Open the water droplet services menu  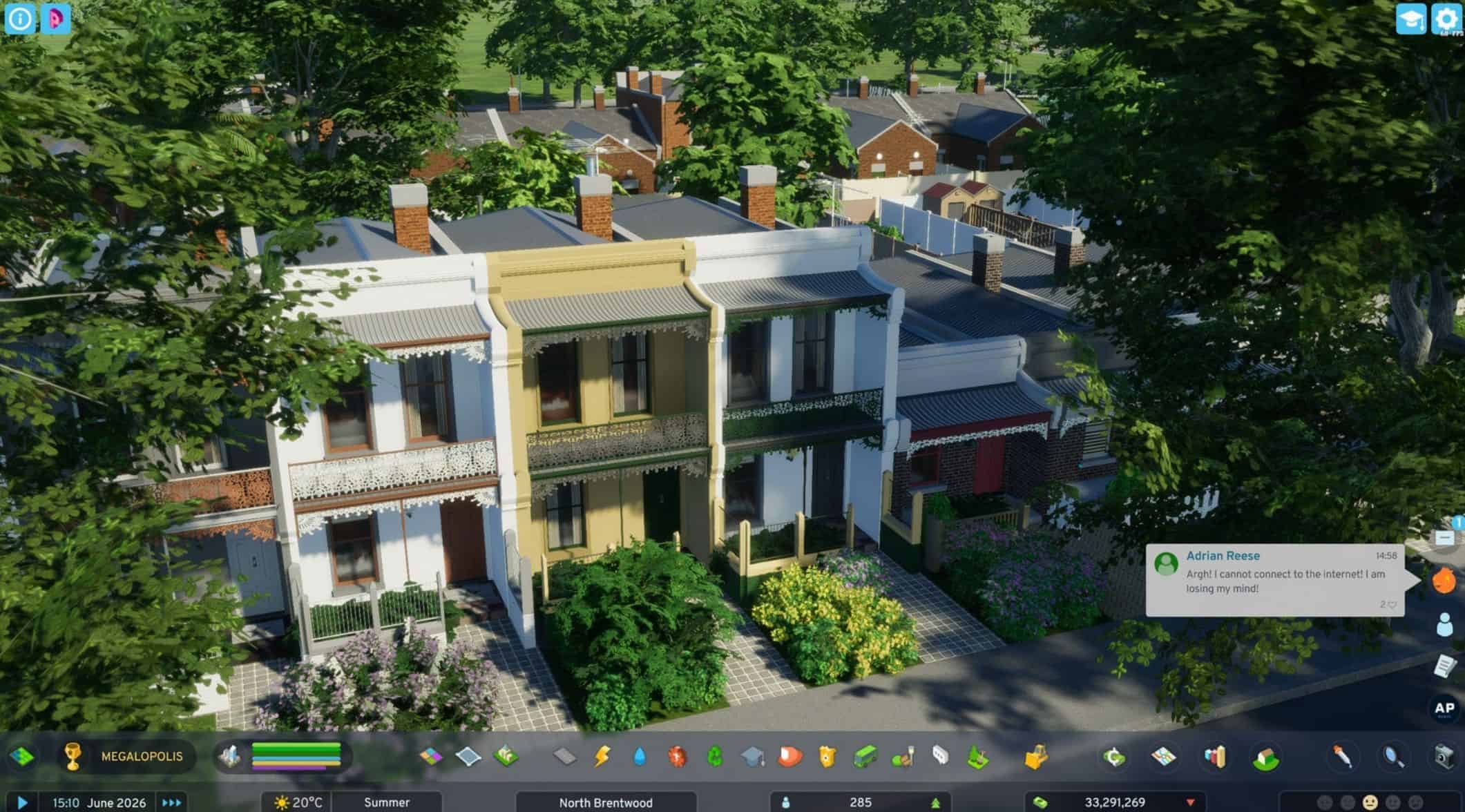(640, 756)
